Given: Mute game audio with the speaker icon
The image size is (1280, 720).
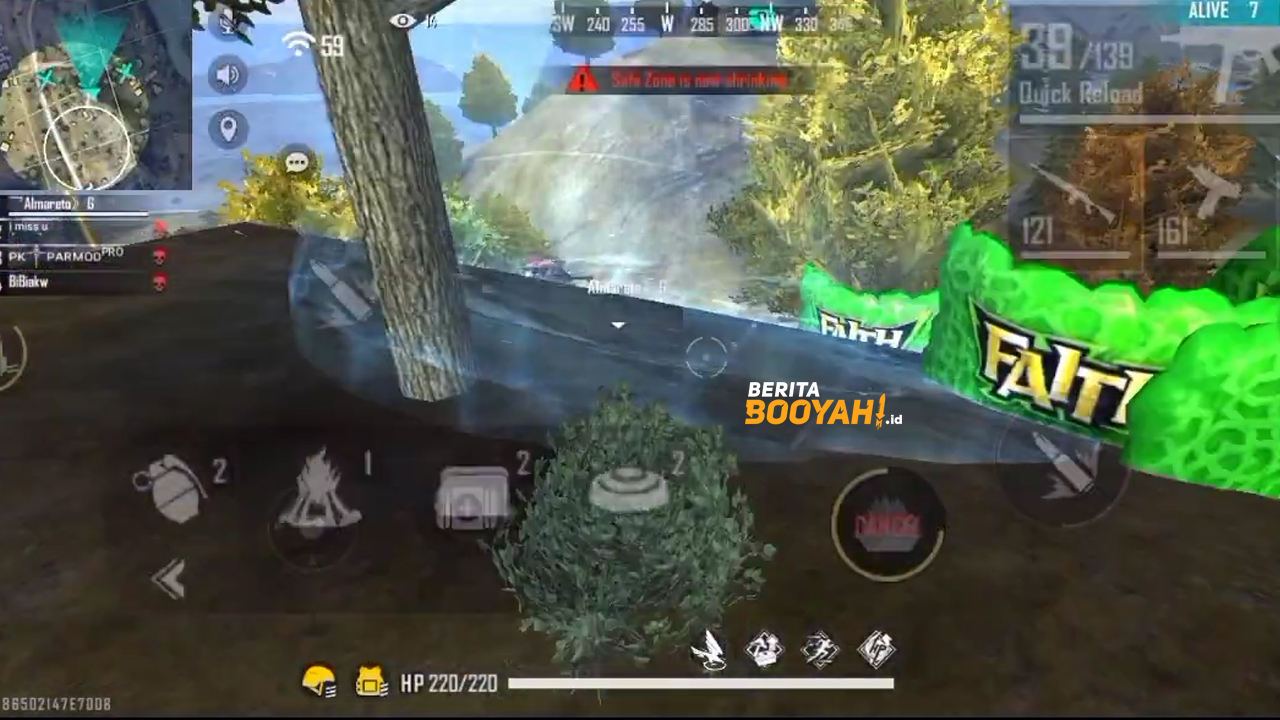Looking at the screenshot, I should (227, 73).
